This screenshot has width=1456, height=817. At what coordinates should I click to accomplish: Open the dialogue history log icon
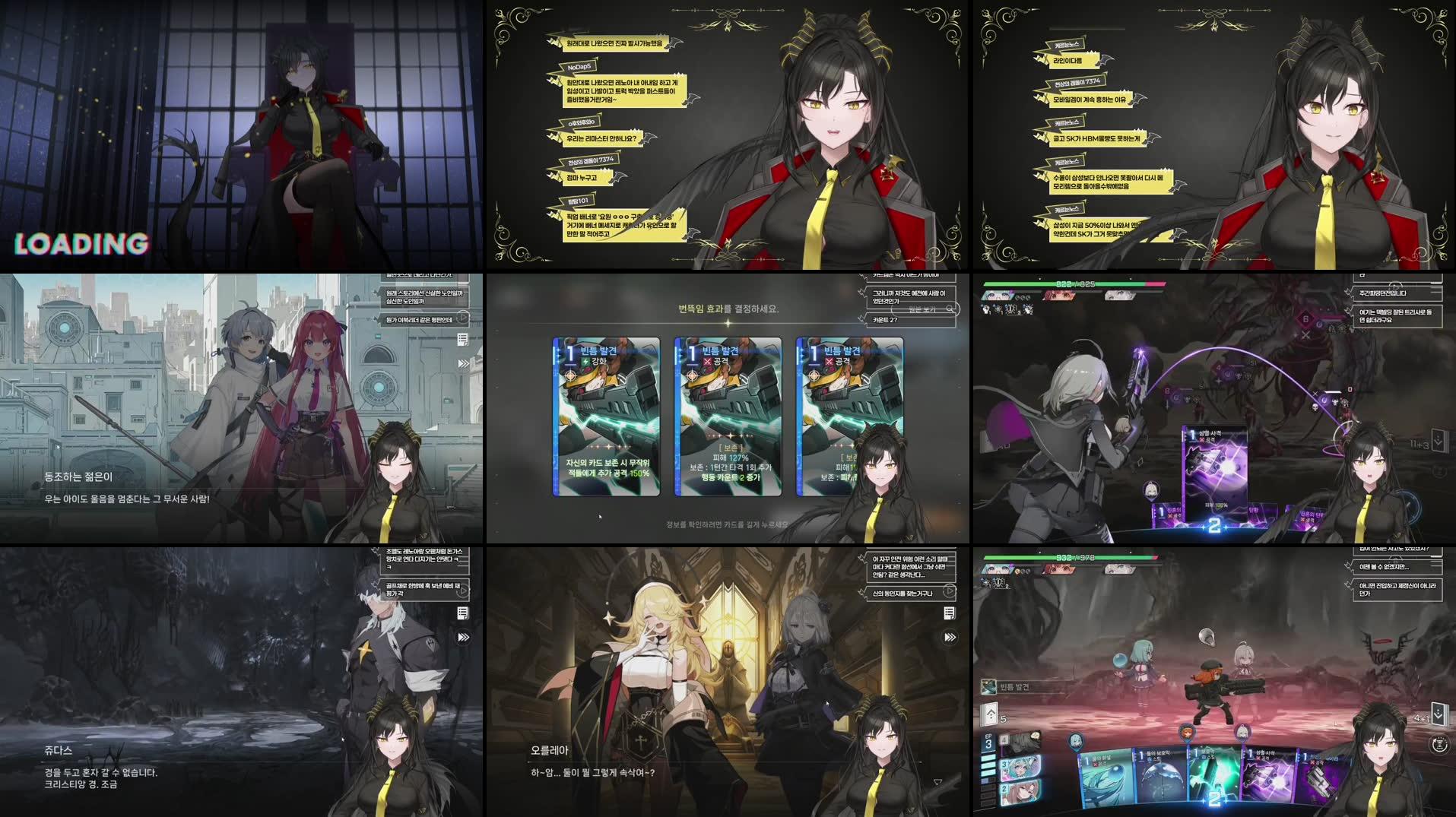462,613
